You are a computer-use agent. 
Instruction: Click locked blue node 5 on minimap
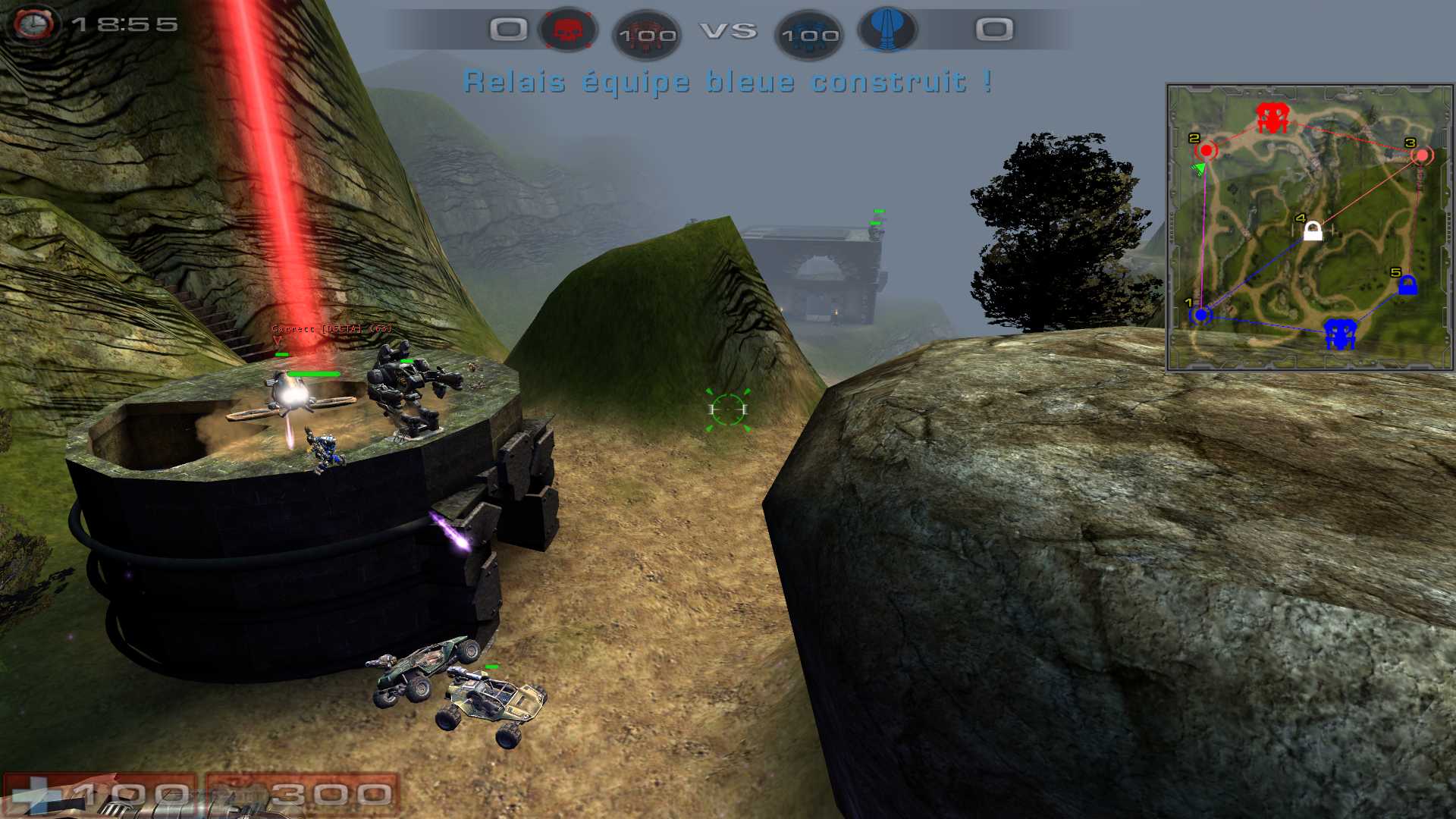click(x=1407, y=286)
